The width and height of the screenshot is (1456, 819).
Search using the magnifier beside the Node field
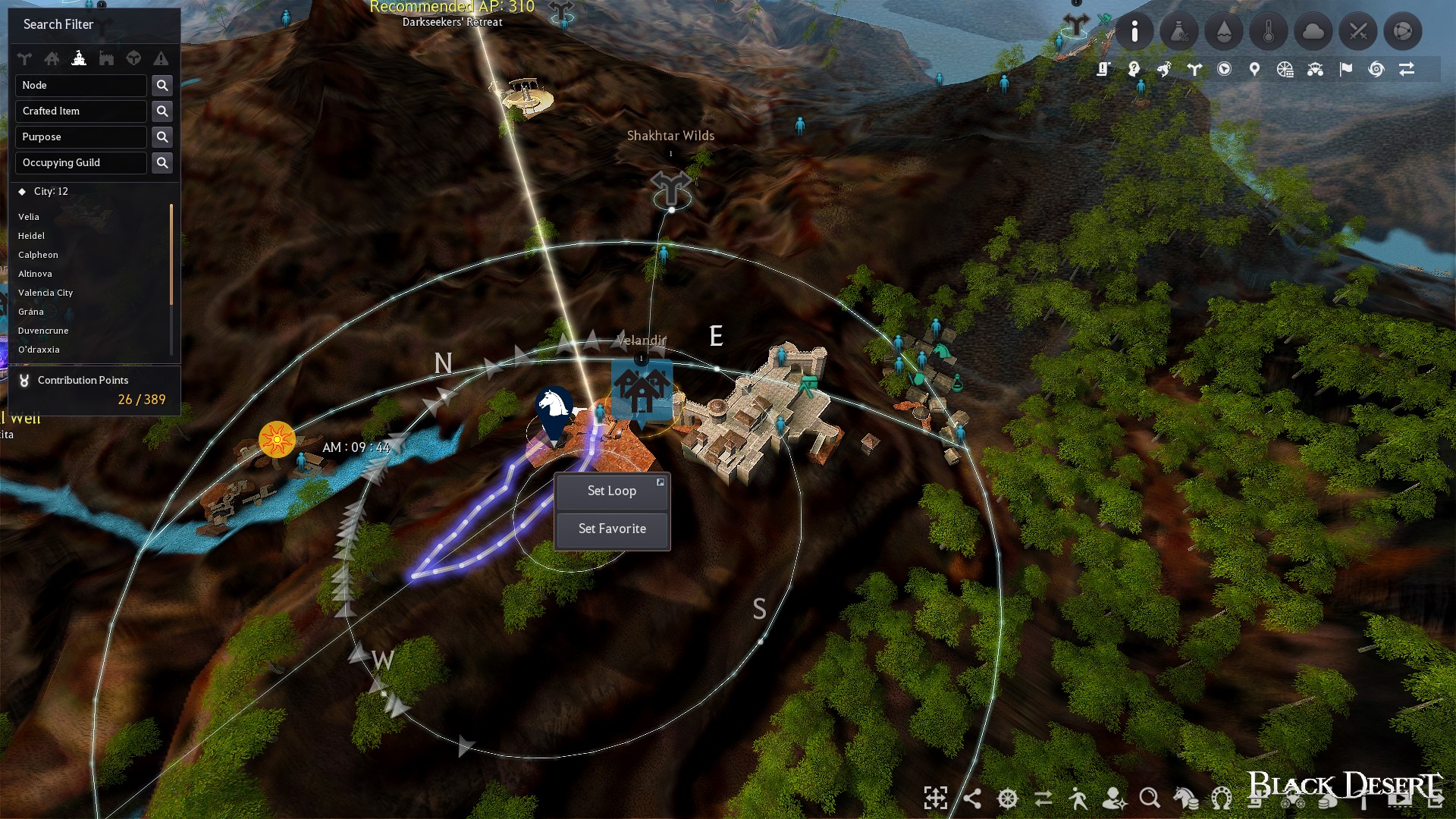[x=162, y=85]
